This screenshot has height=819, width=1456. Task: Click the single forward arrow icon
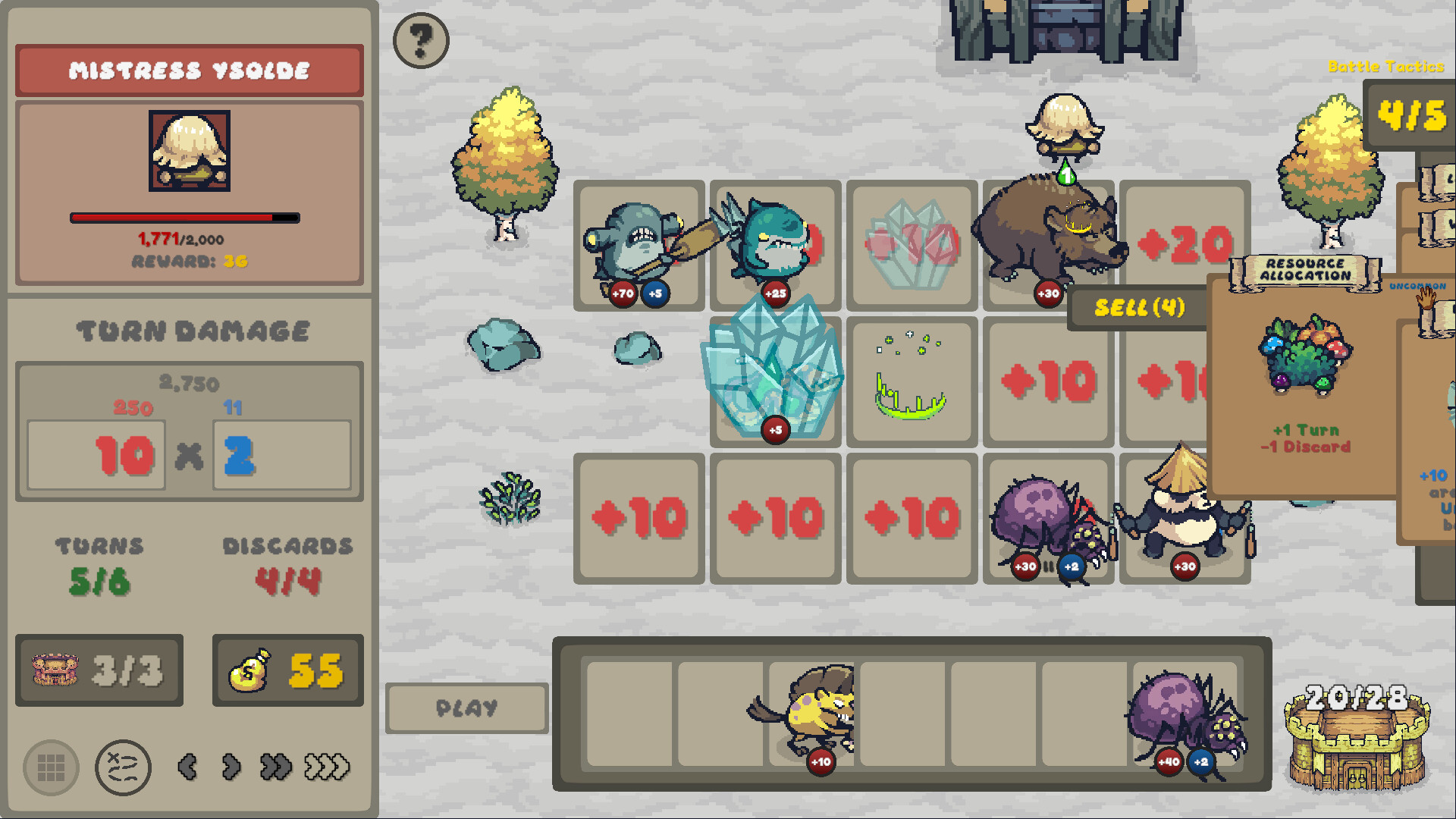coord(230,767)
